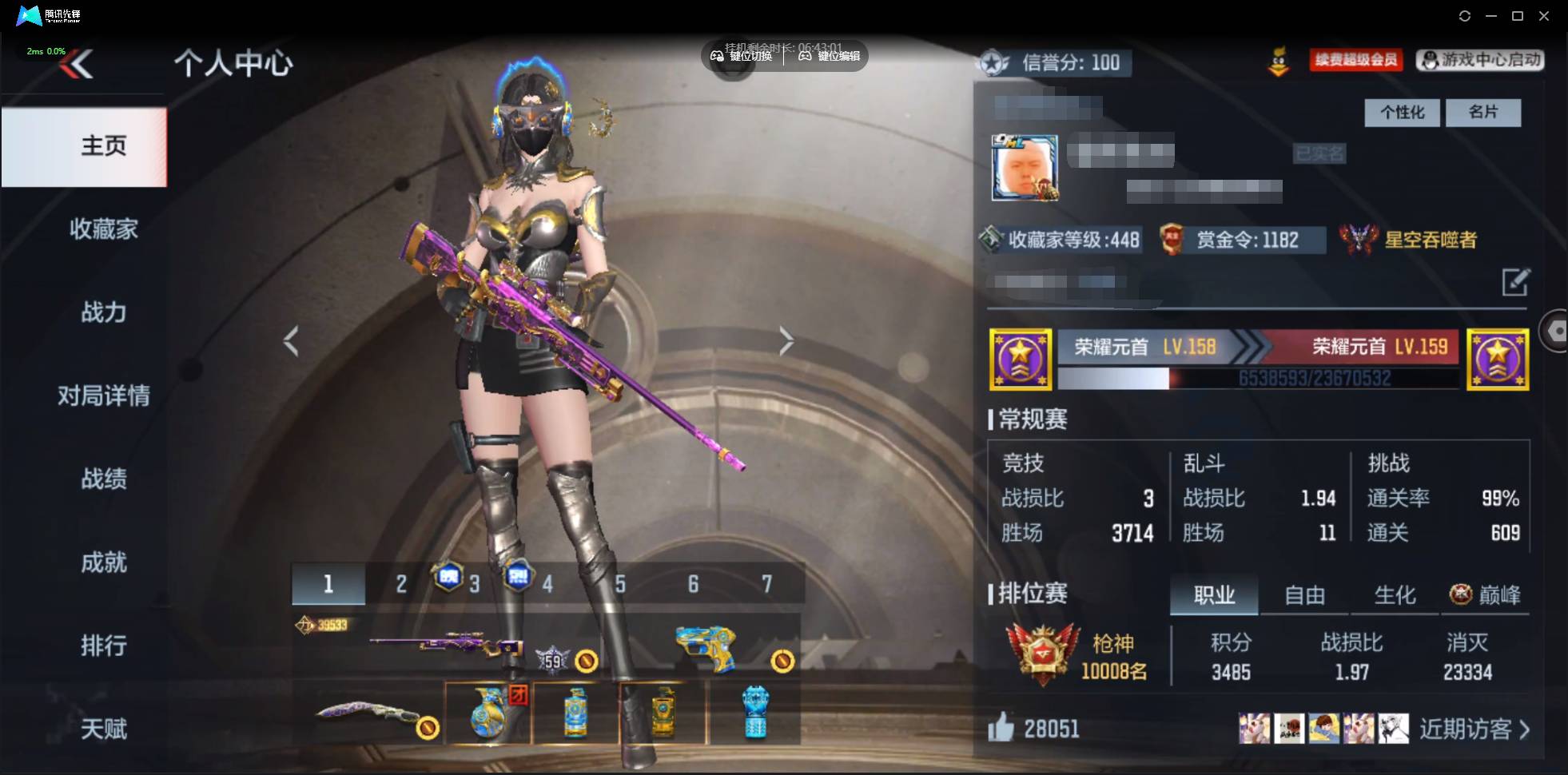Open the 战绩 match records tab

coord(103,479)
